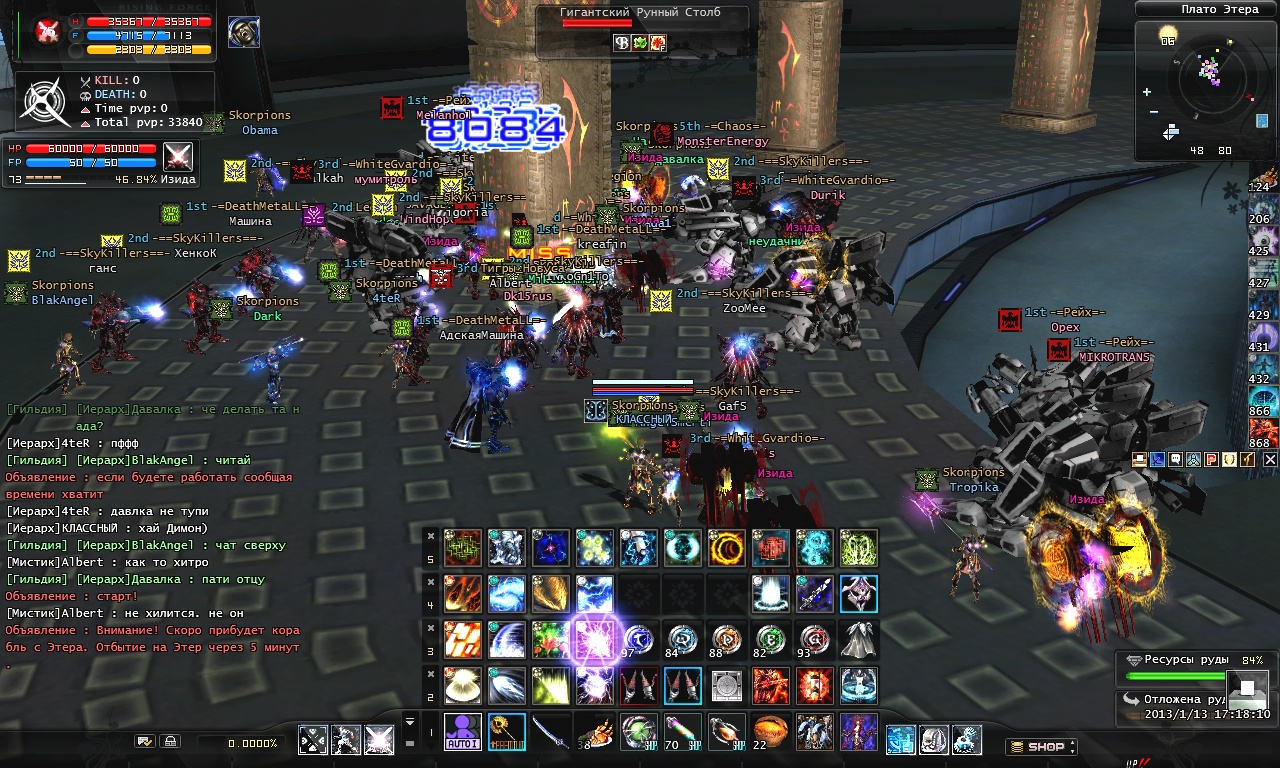Use the green potion with count 70

click(682, 731)
